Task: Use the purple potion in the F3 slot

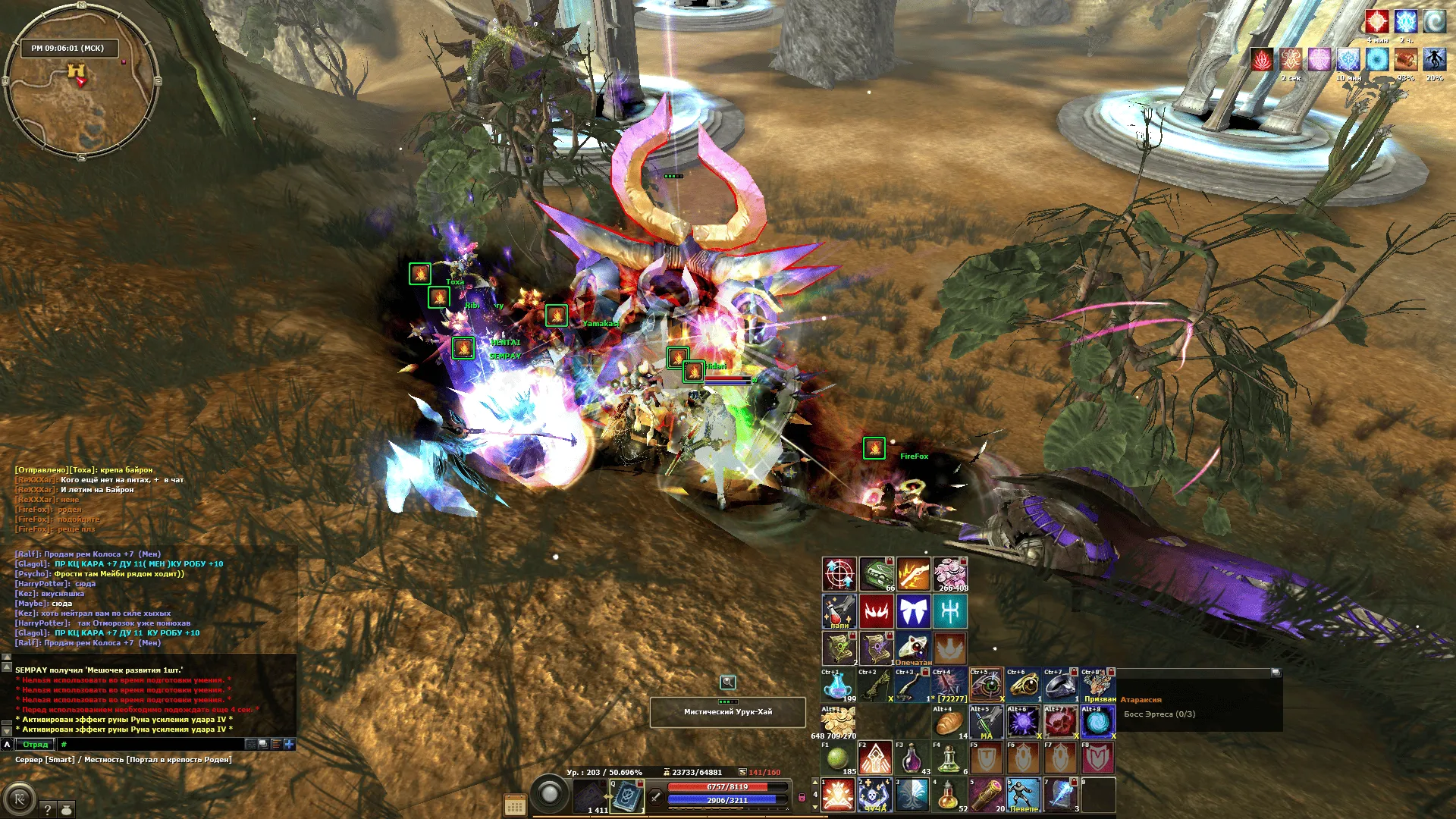Action: [x=912, y=758]
